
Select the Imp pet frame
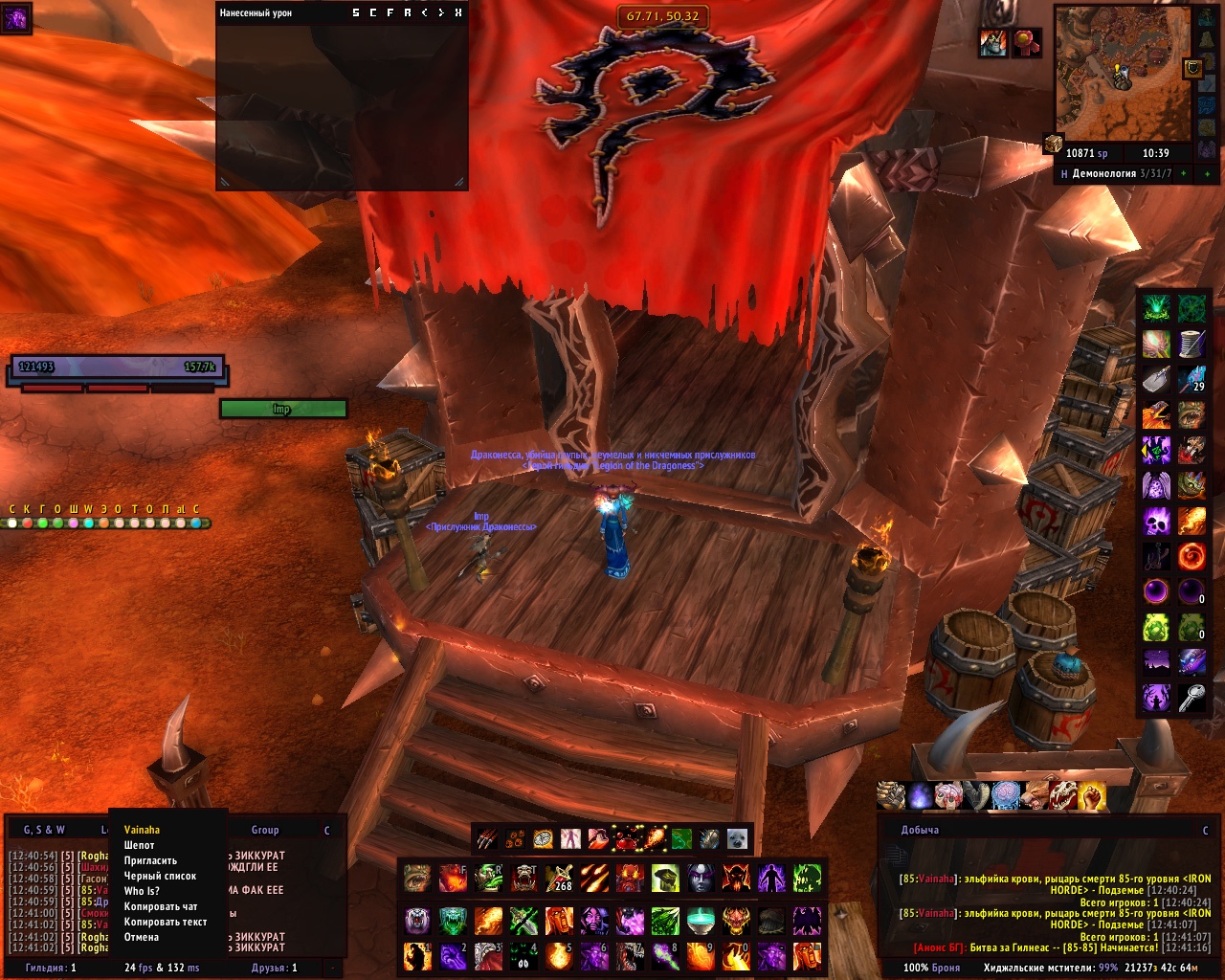click(282, 410)
